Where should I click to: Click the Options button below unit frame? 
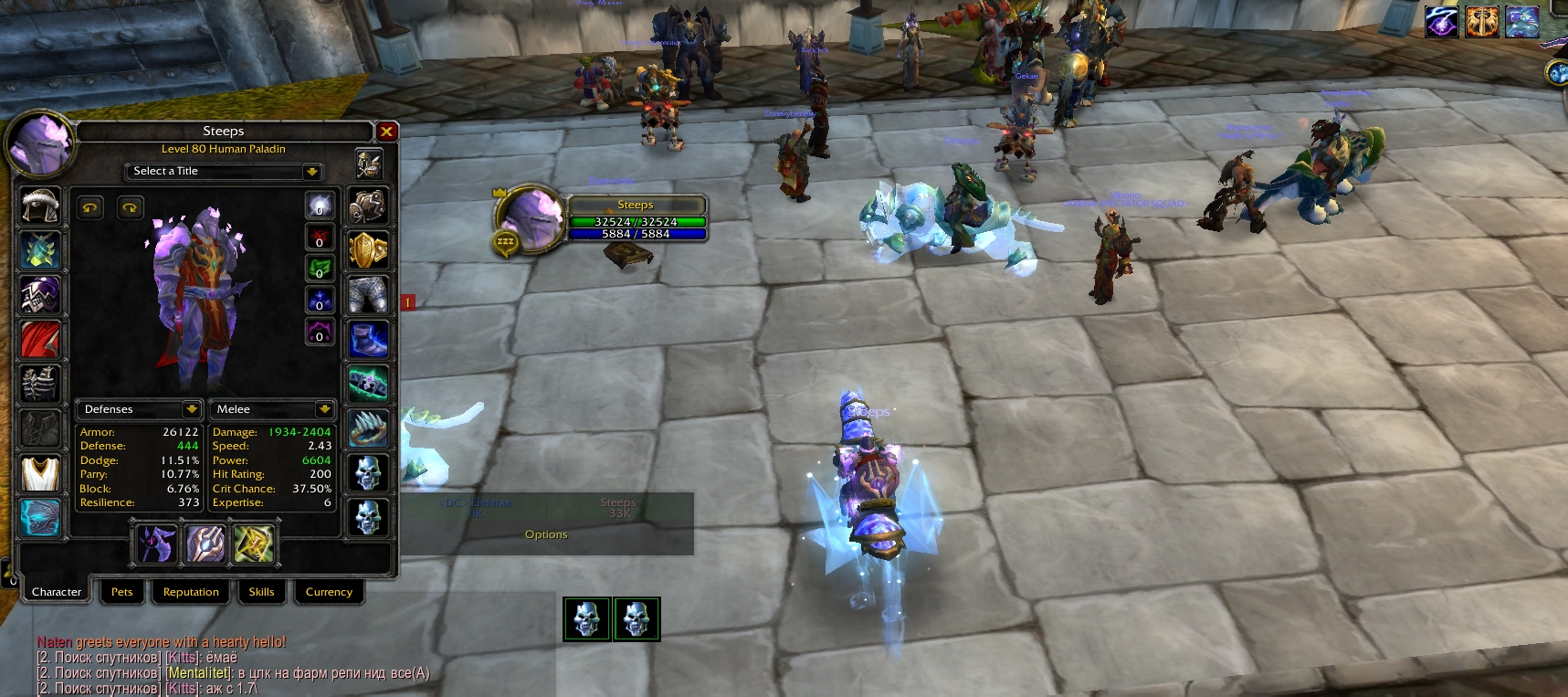pos(546,534)
